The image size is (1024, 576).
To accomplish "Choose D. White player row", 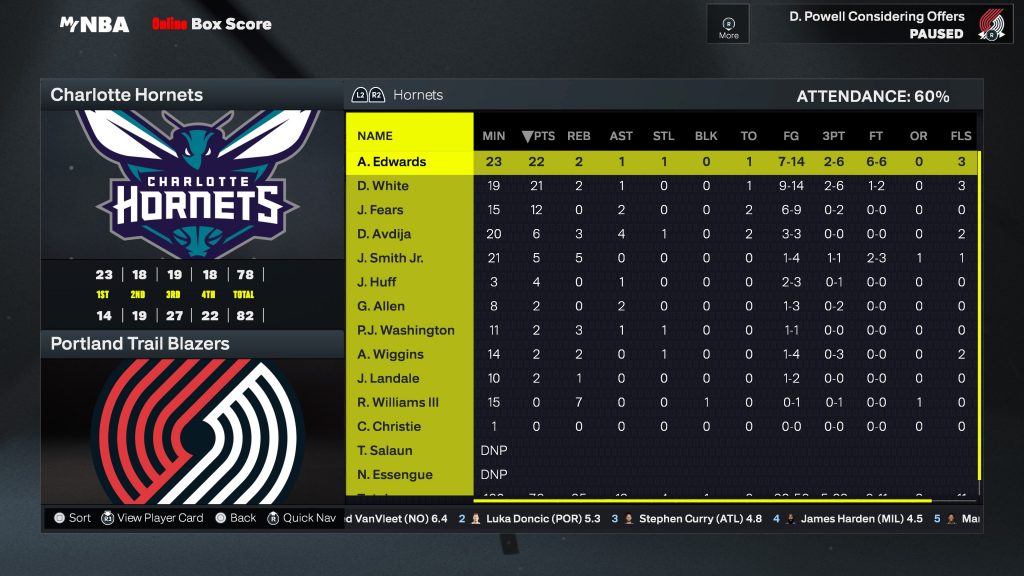I will 383,186.
